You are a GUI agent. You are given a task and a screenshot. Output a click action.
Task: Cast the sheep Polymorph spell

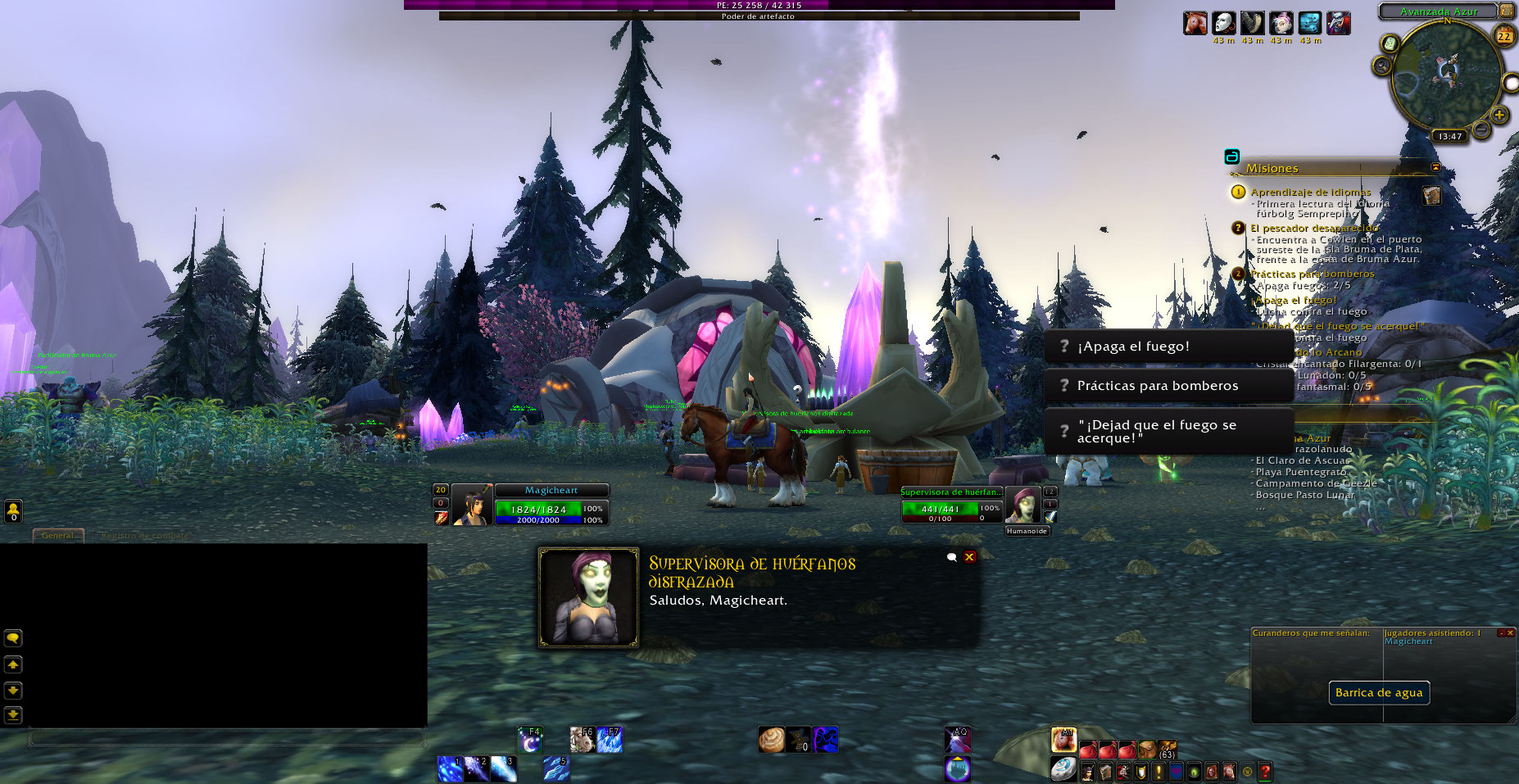(582, 741)
